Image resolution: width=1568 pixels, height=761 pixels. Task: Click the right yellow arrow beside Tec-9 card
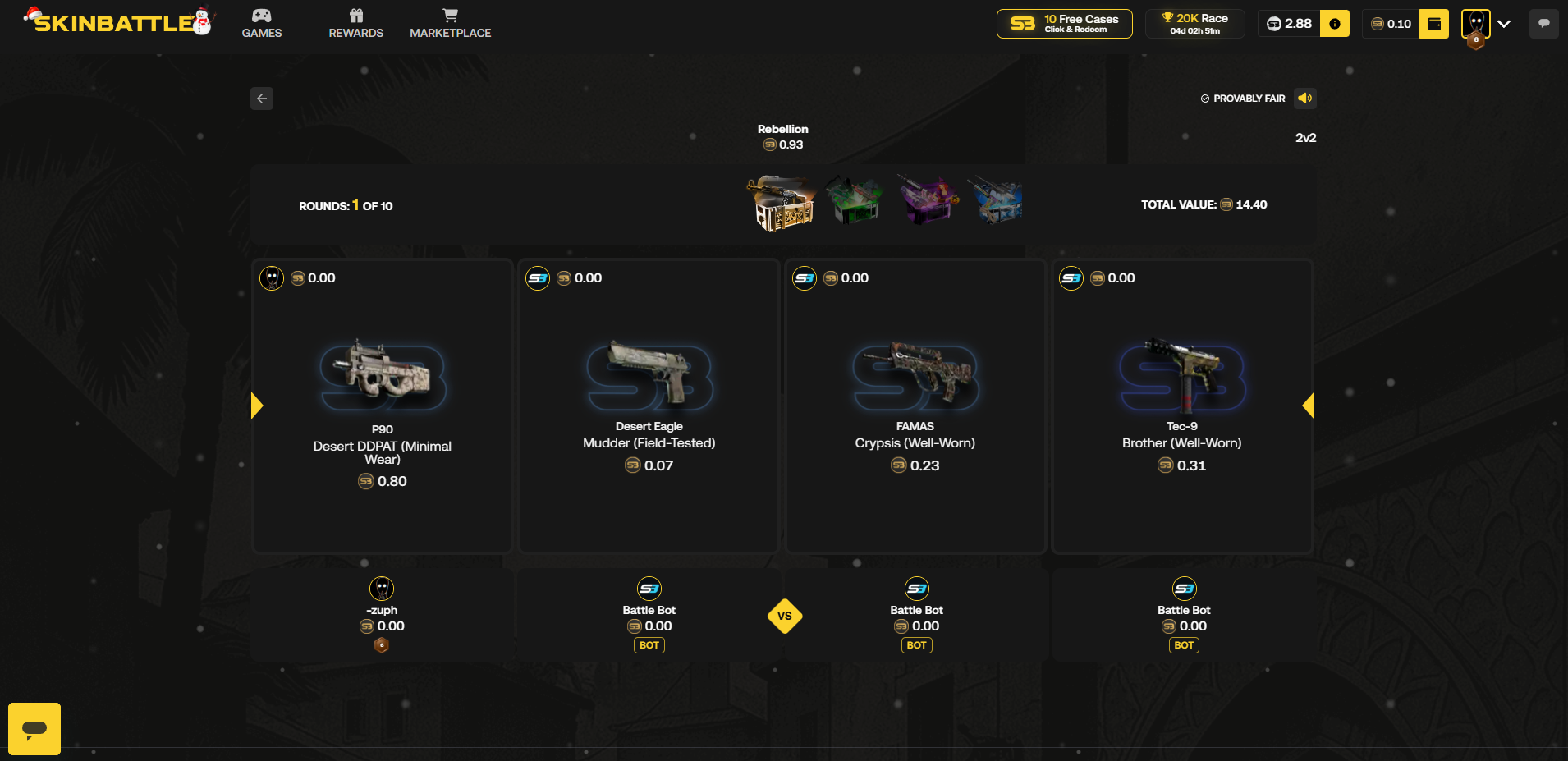coord(1308,405)
